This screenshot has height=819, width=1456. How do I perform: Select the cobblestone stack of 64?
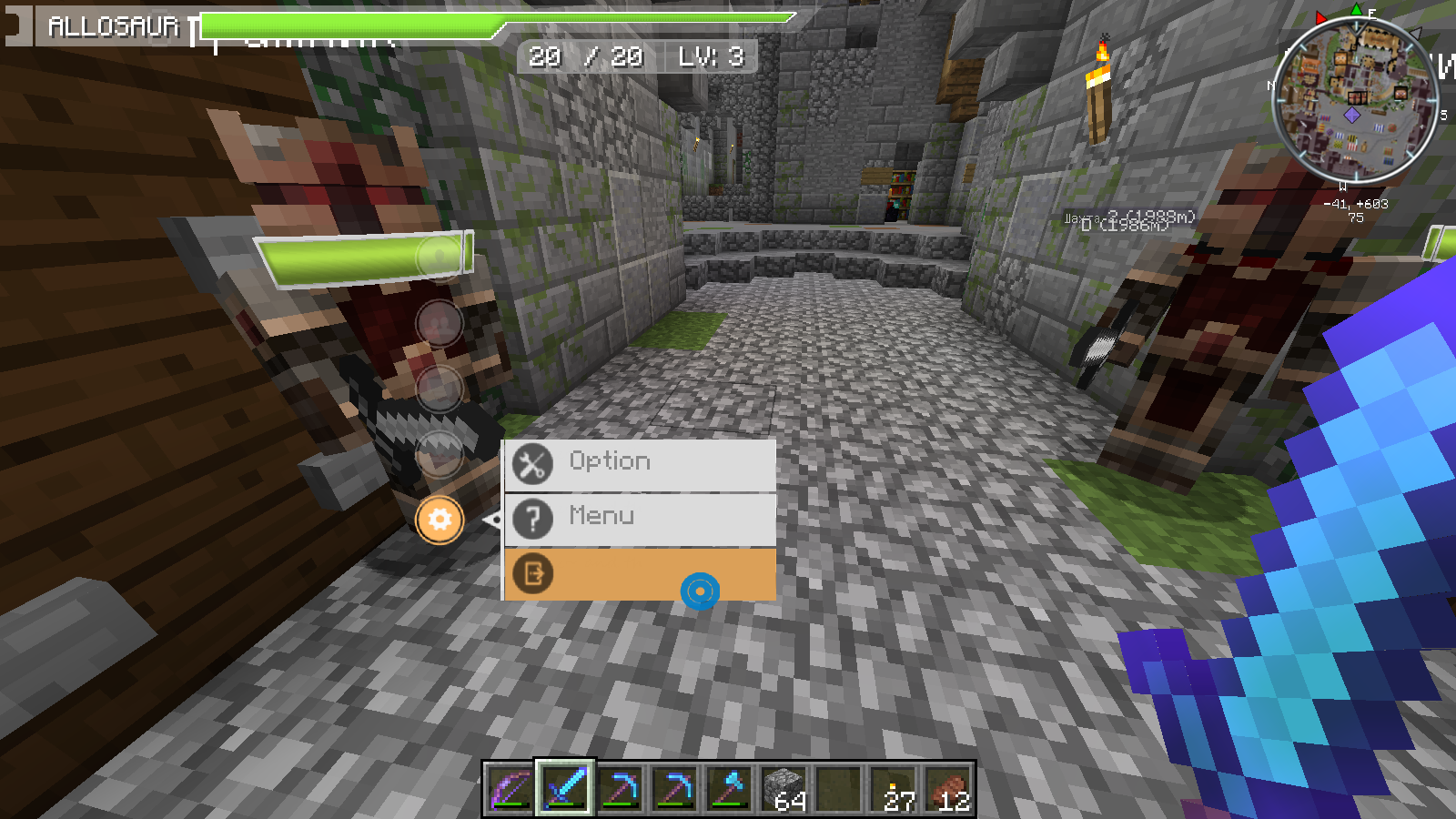tap(784, 788)
